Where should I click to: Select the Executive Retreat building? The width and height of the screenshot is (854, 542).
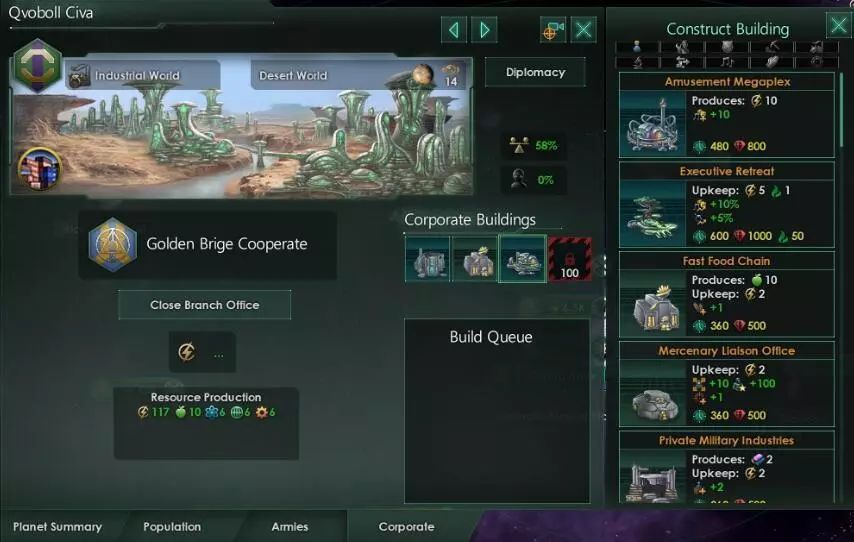(x=727, y=207)
